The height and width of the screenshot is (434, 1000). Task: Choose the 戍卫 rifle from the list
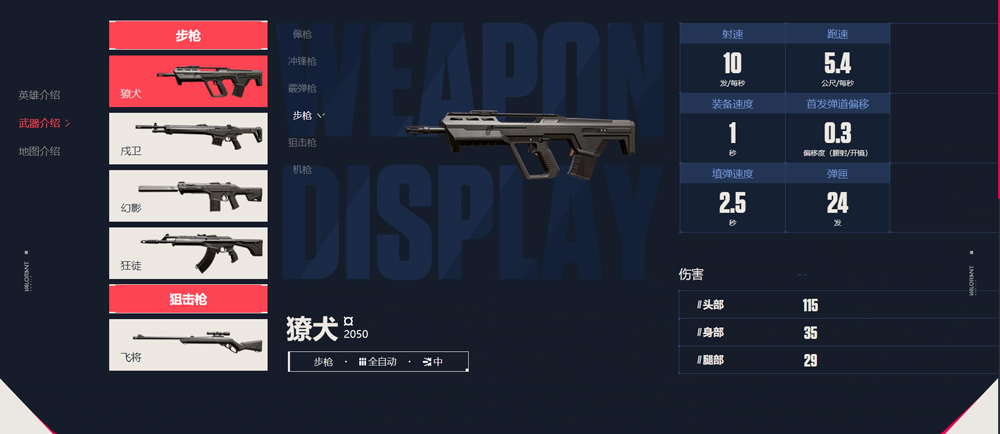(x=188, y=138)
